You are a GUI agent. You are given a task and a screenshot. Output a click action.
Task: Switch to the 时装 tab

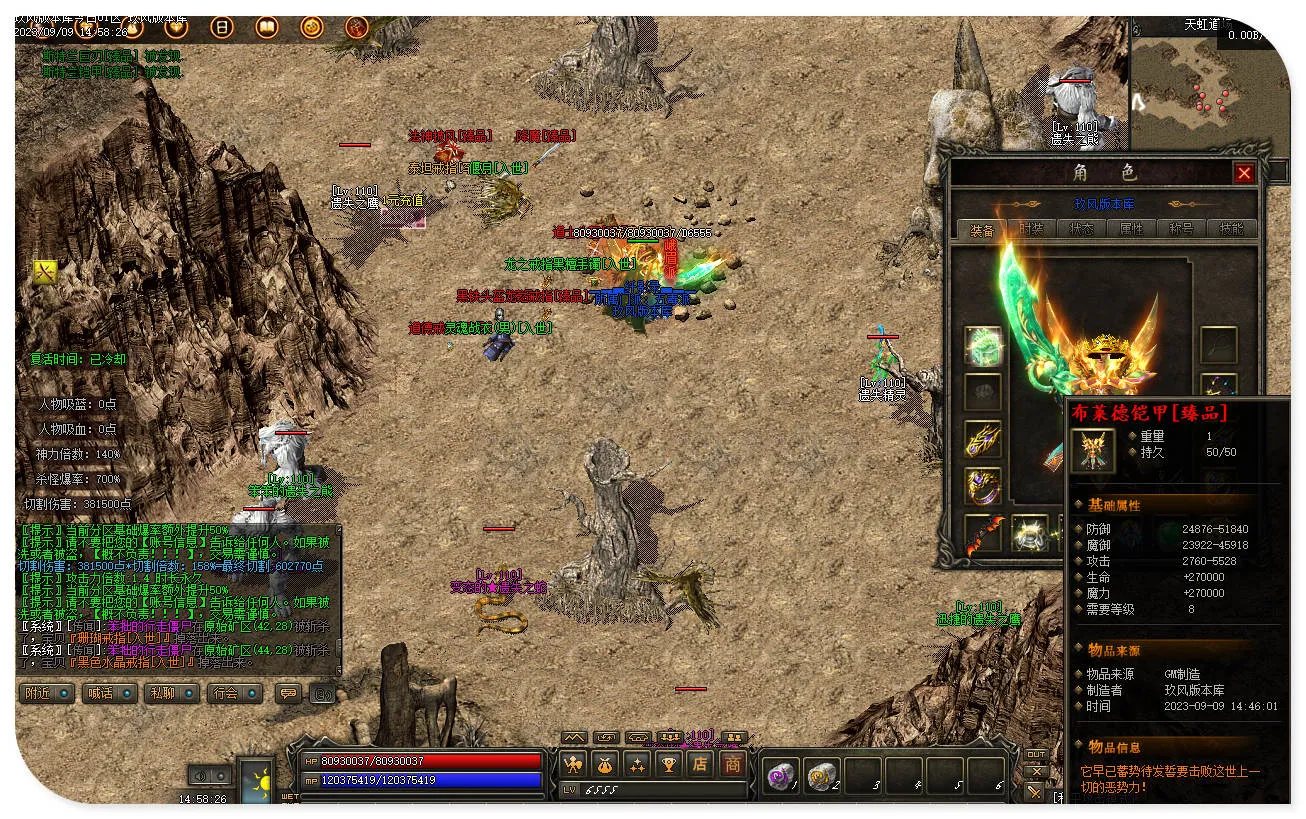1031,229
